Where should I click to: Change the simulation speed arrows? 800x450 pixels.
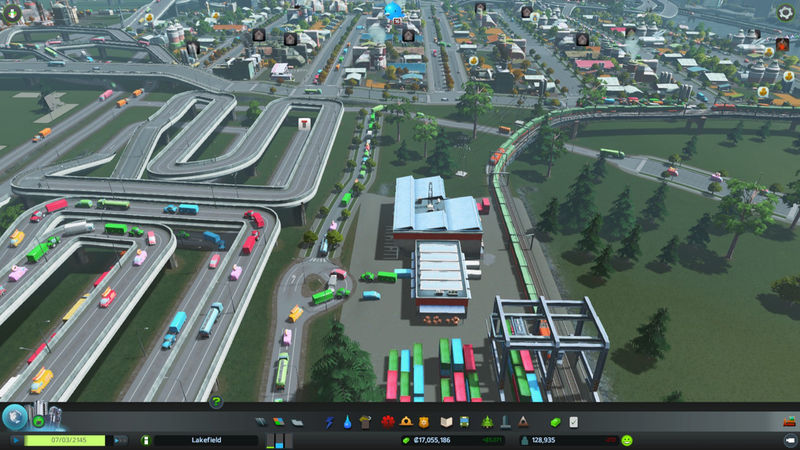click(x=119, y=439)
